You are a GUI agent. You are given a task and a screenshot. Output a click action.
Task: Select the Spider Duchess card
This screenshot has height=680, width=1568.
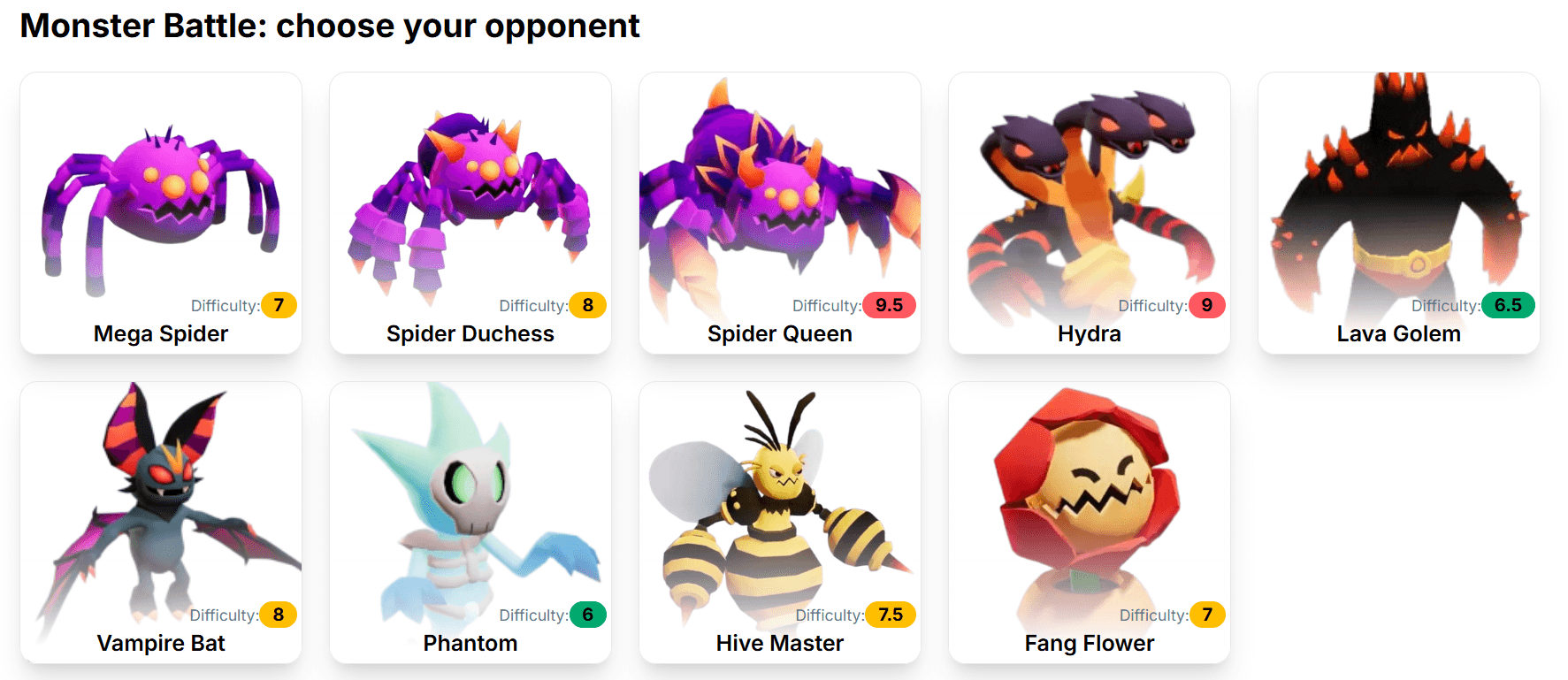tap(470, 213)
